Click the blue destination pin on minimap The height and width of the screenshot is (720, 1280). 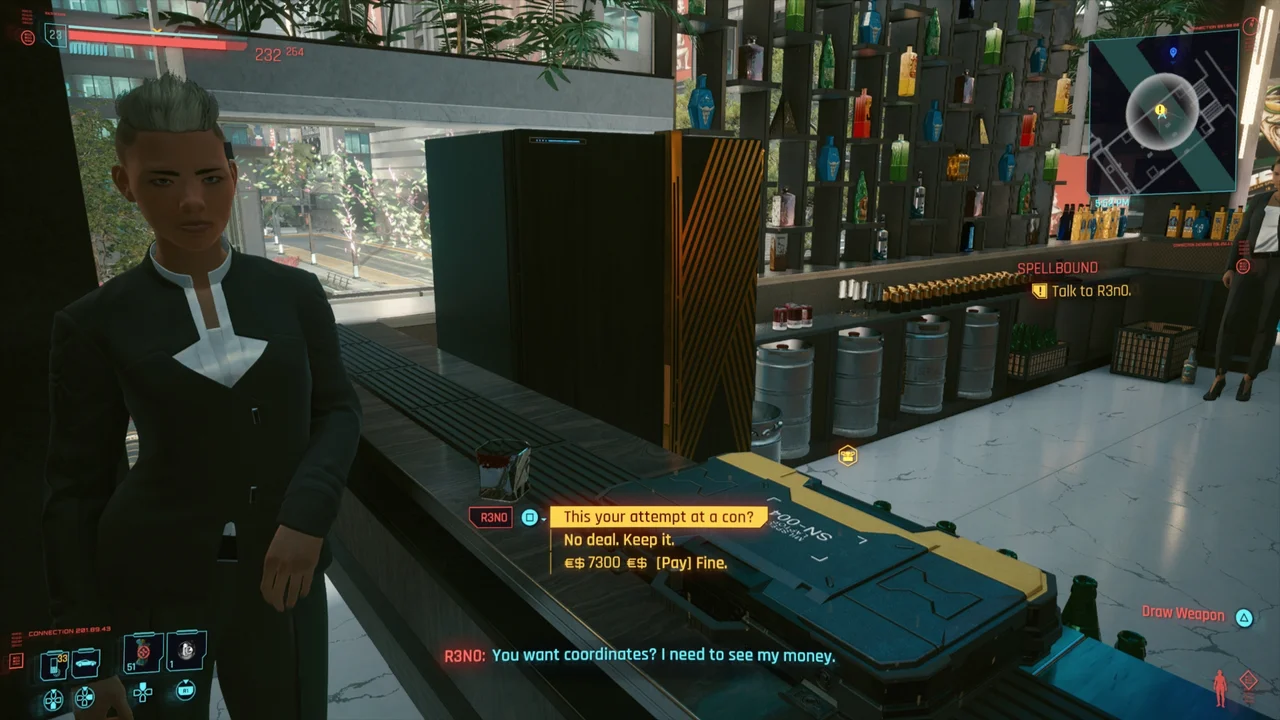(1173, 52)
